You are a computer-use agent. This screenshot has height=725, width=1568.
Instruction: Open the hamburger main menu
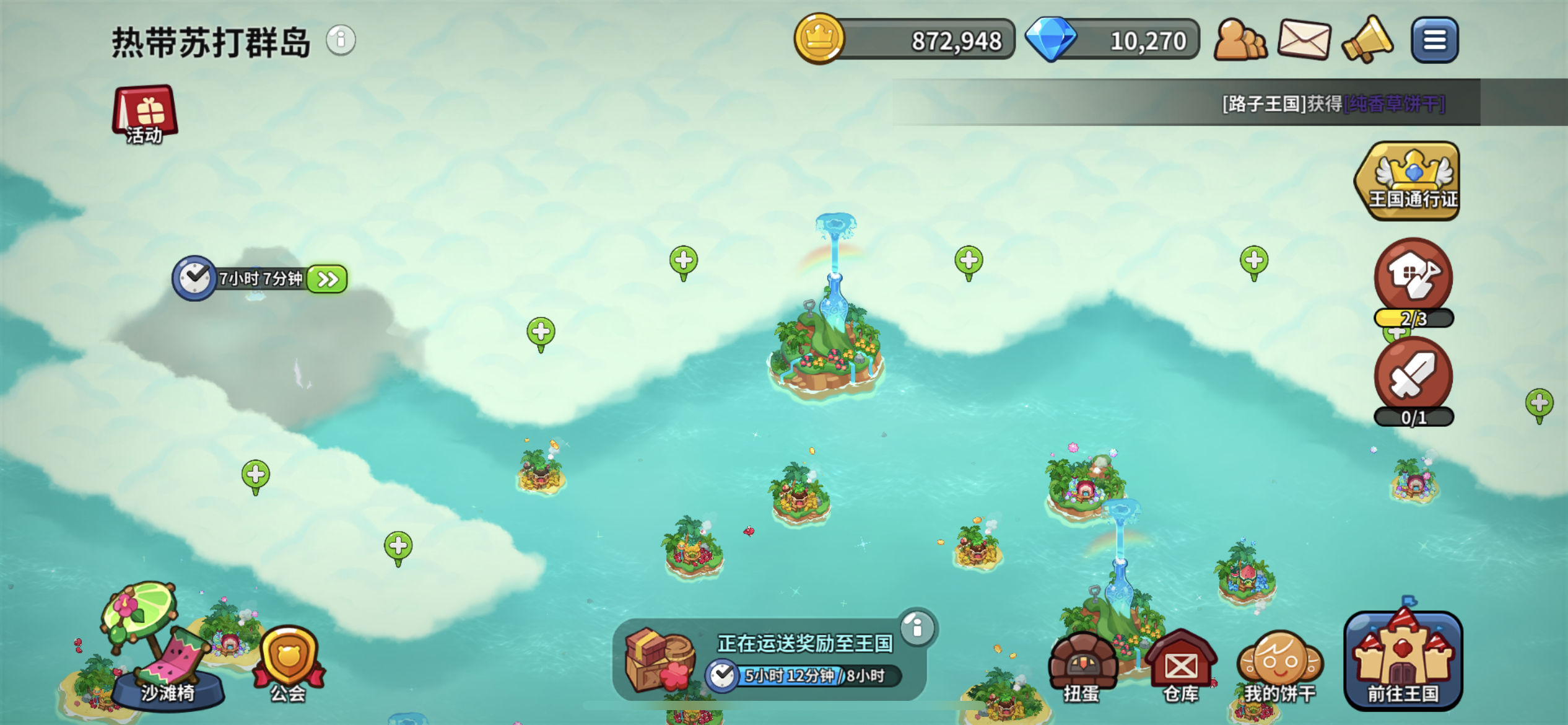click(x=1434, y=41)
